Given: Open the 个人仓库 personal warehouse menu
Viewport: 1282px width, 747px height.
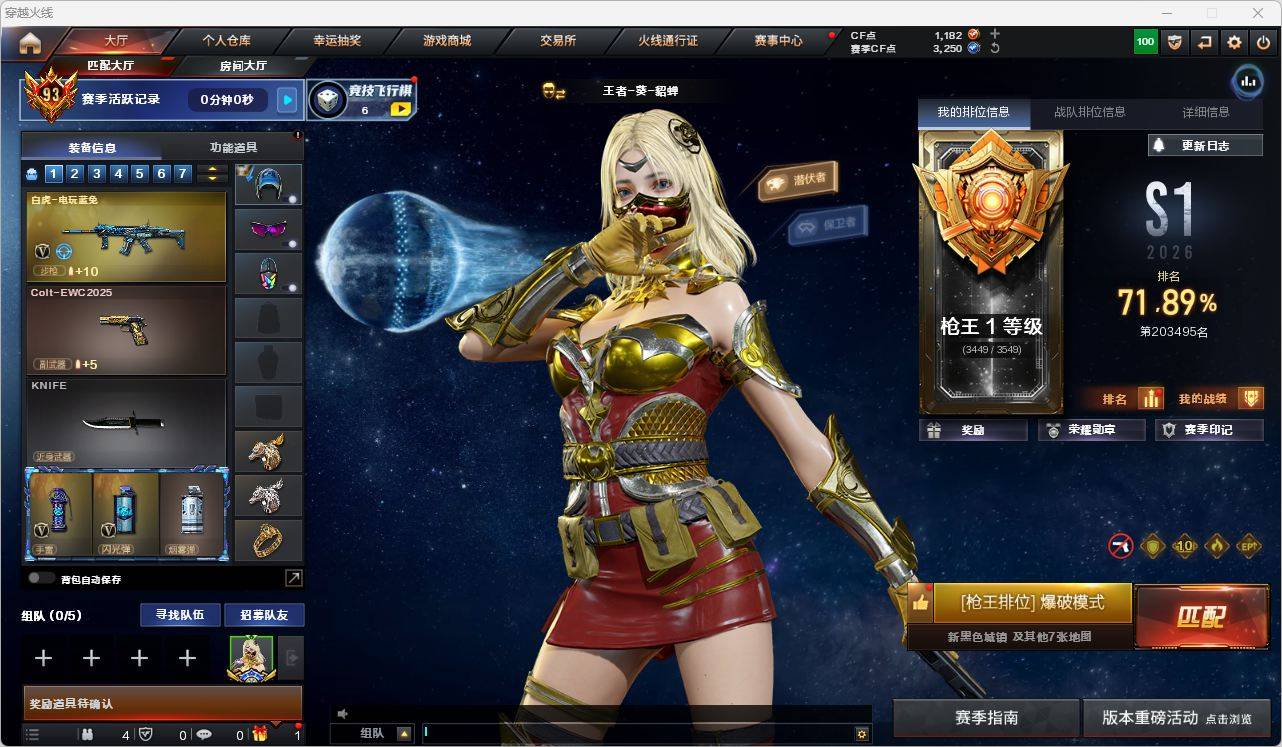Looking at the screenshot, I should point(227,41).
